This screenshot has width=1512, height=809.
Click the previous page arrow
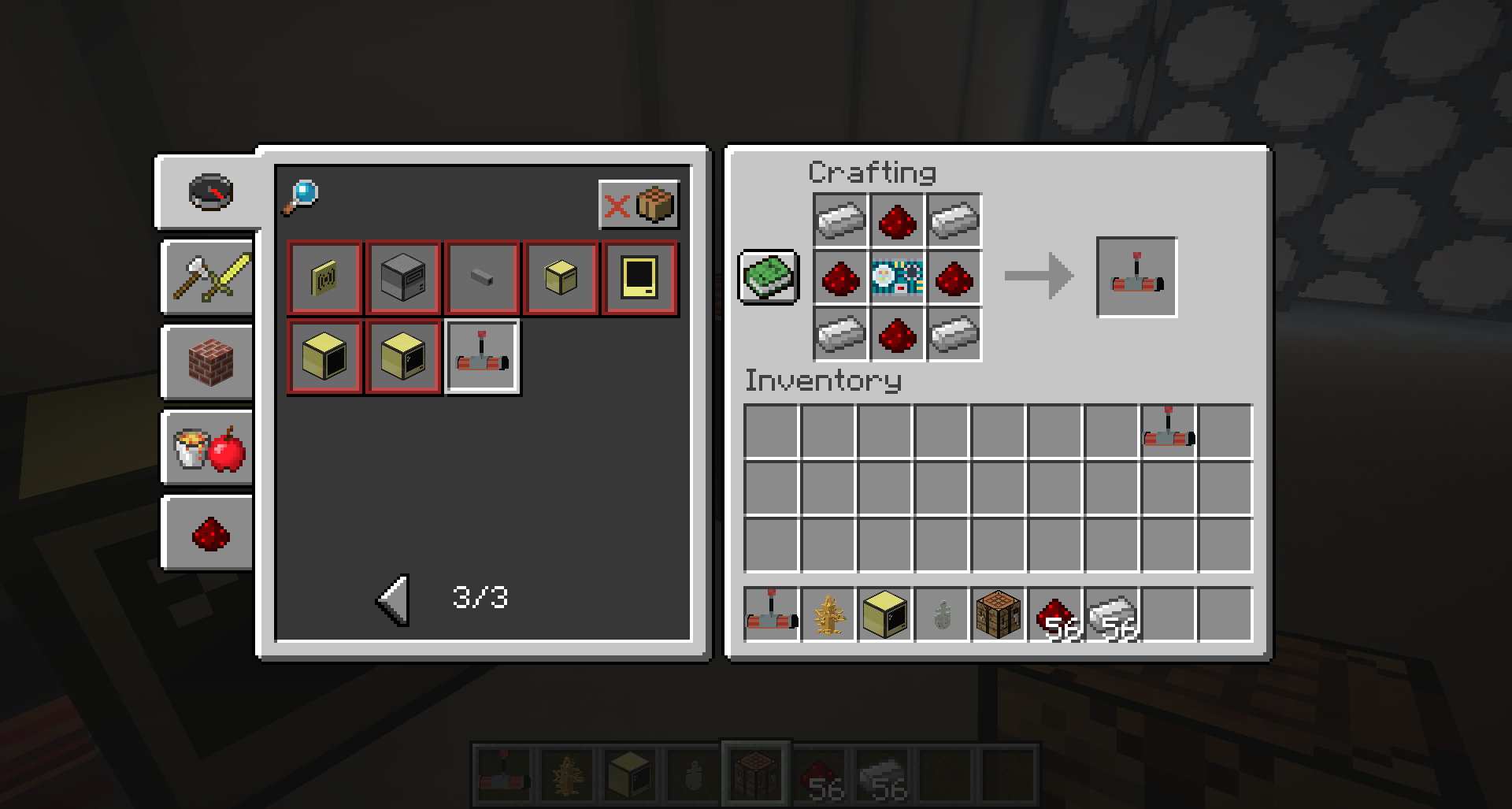pos(391,599)
